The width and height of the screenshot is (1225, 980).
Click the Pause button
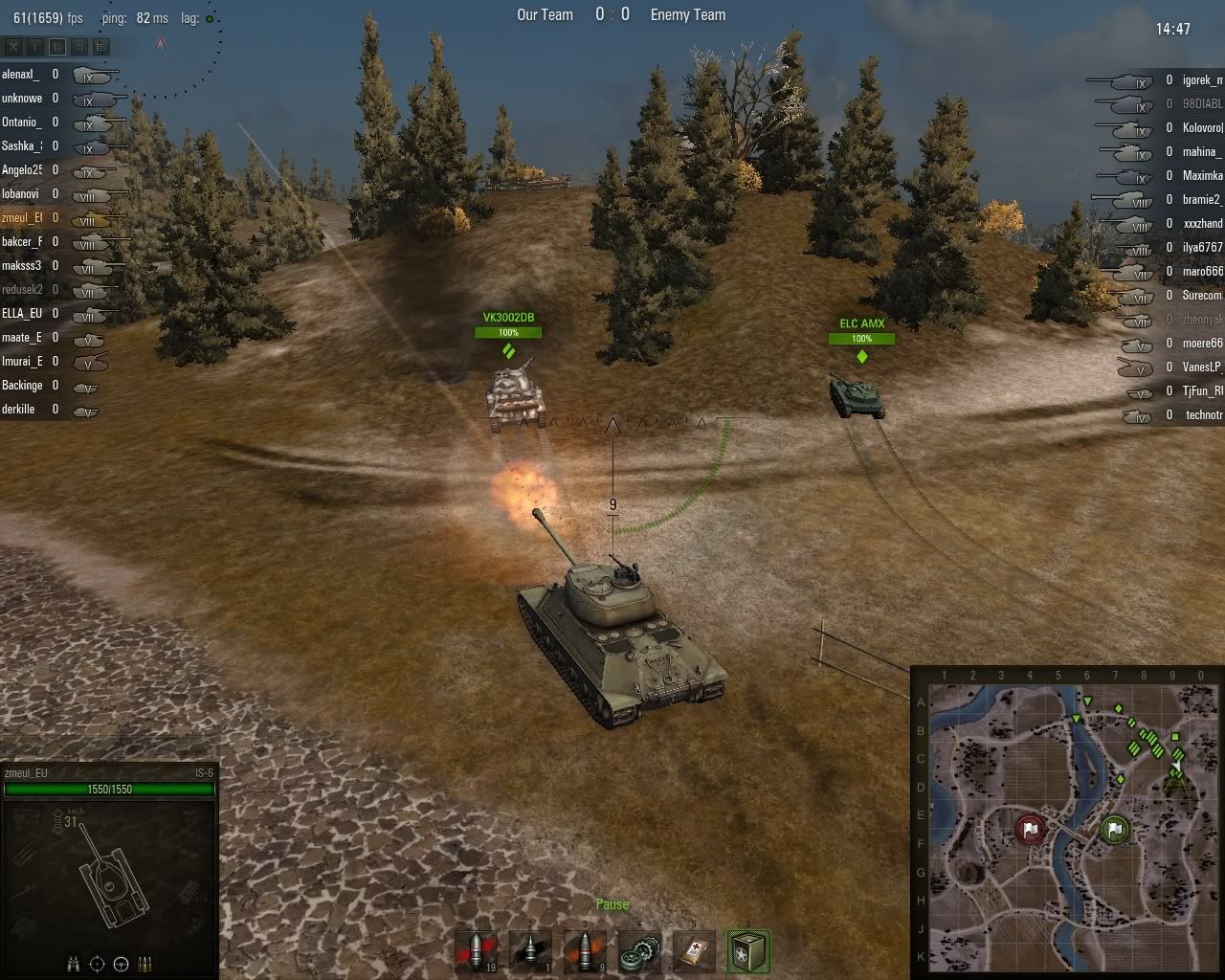pyautogui.click(x=612, y=903)
